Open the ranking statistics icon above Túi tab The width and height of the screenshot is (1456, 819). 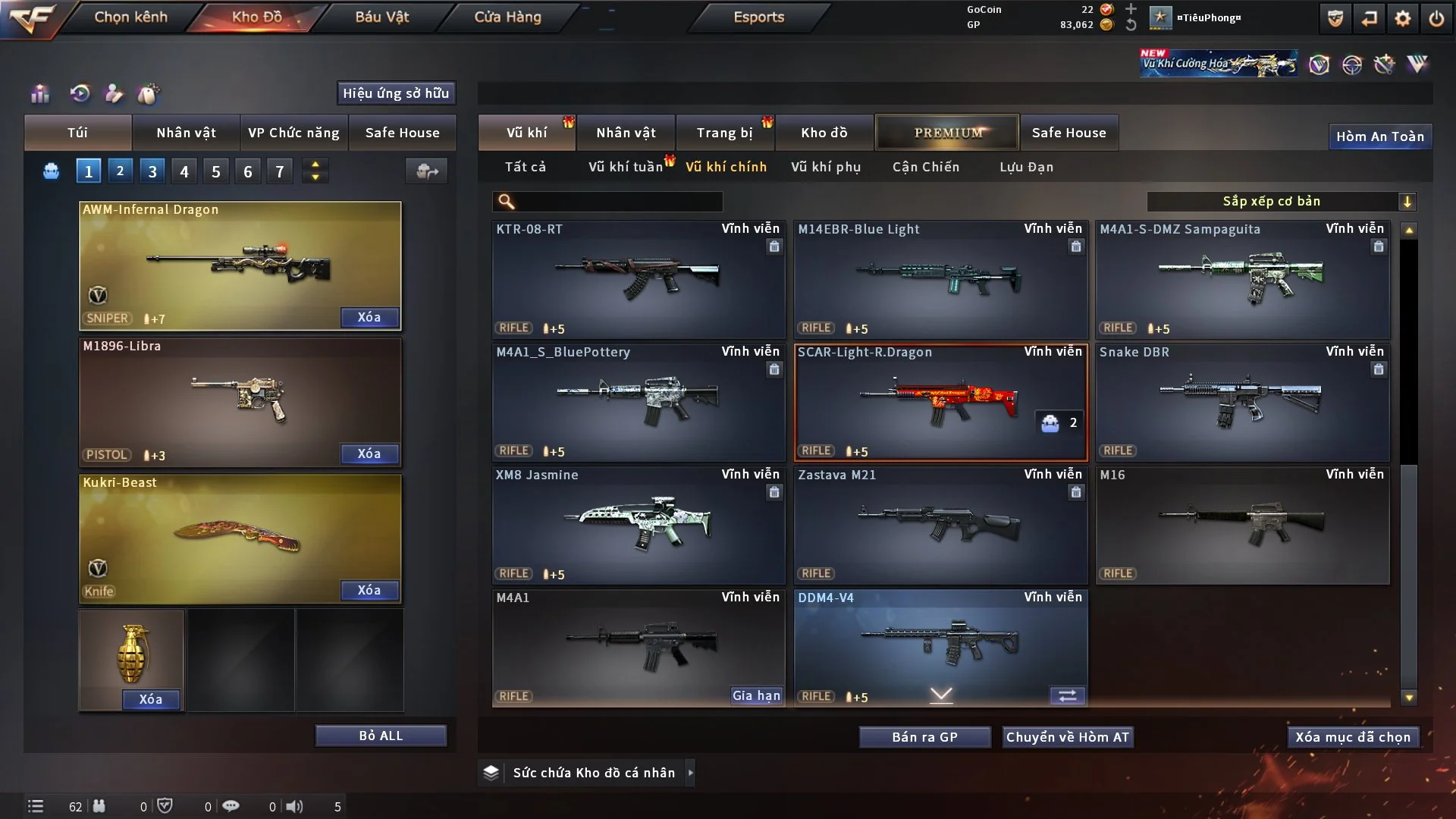pyautogui.click(x=39, y=93)
